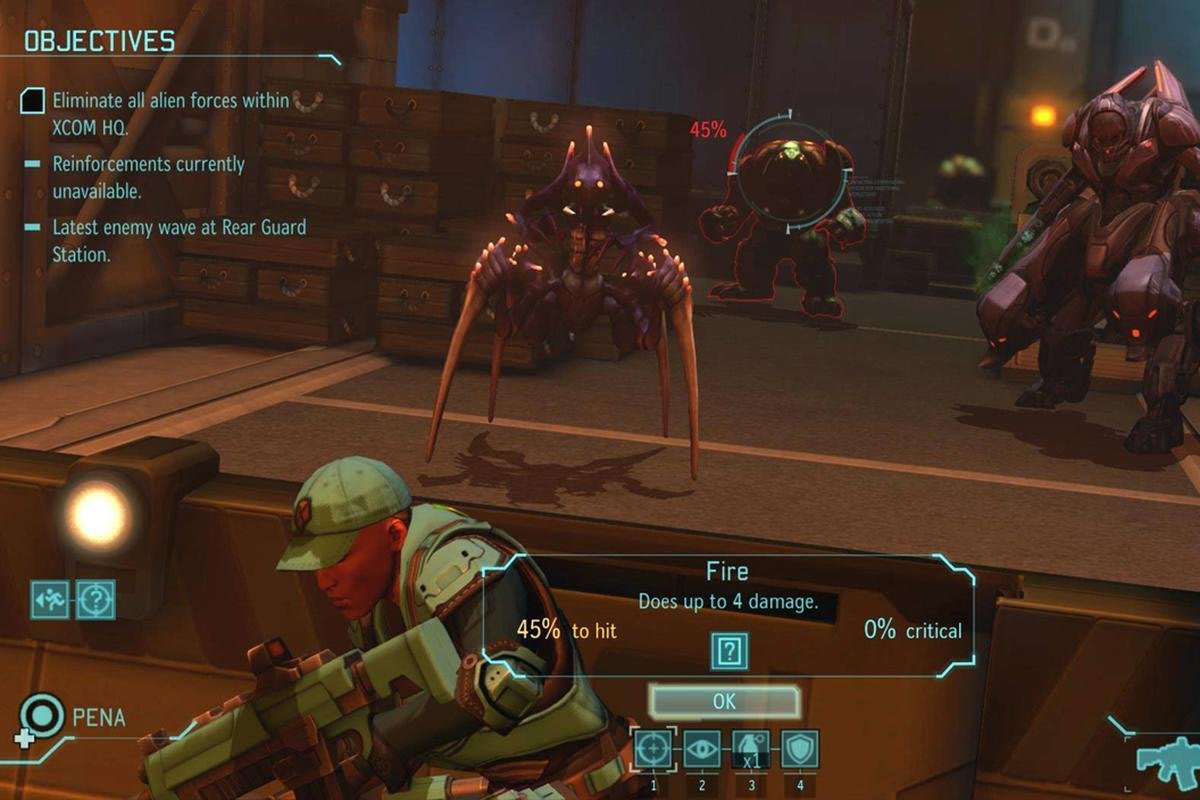The image size is (1200, 800).
Task: Click the question mark crosshair icon
Action: [x=96, y=600]
